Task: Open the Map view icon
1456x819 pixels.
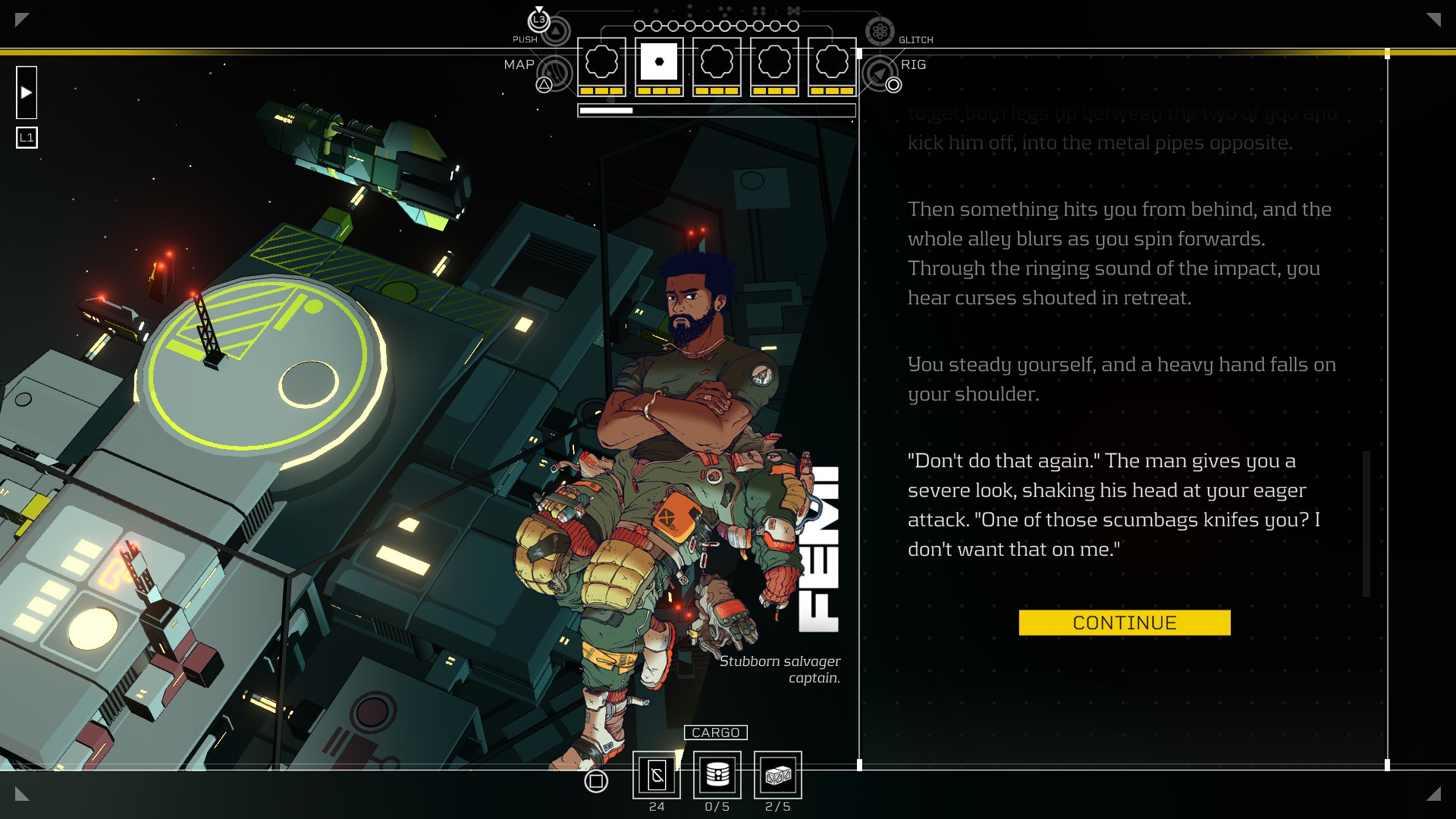Action: (556, 74)
